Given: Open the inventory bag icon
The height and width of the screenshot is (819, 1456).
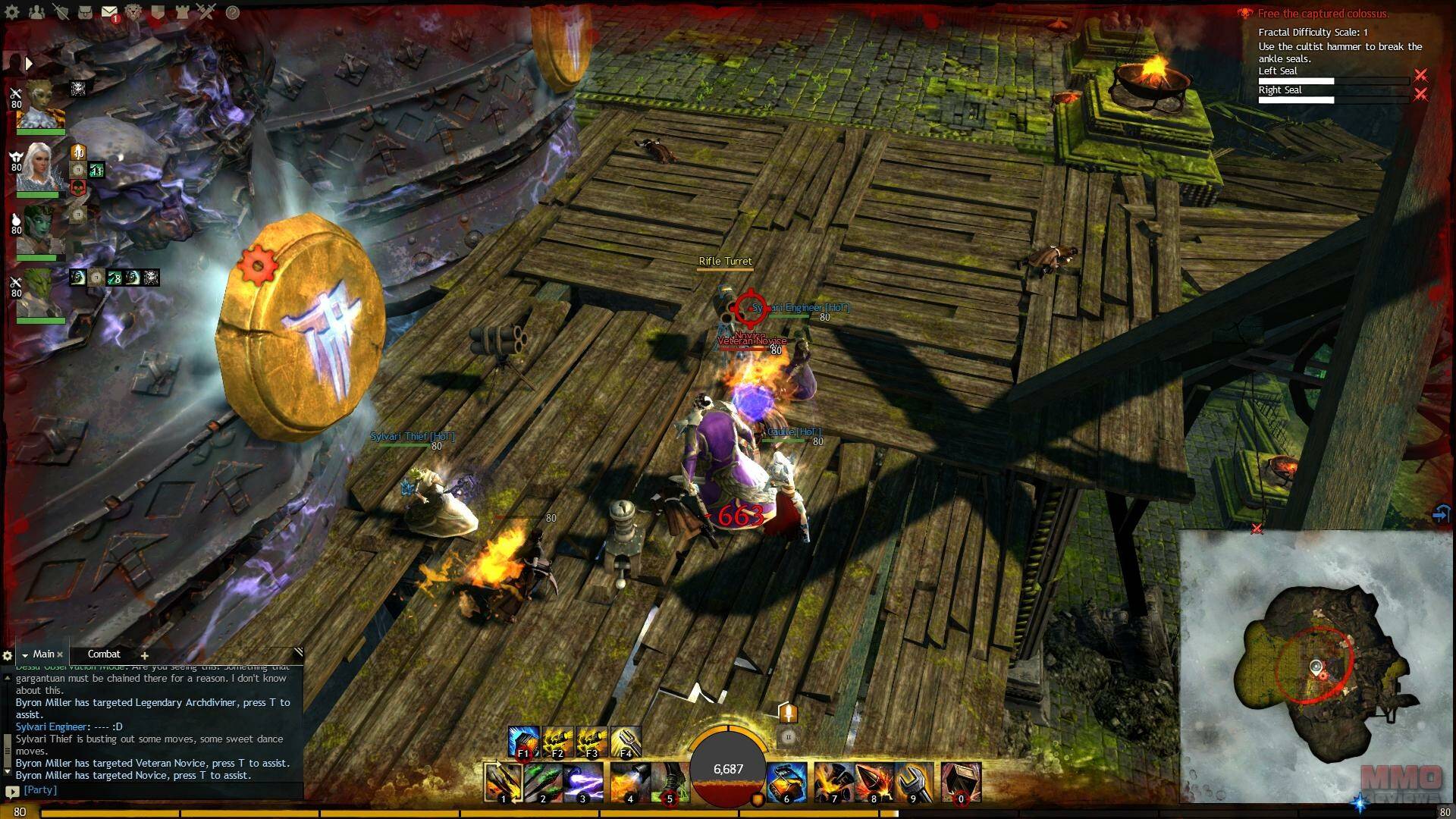Looking at the screenshot, I should tap(85, 12).
